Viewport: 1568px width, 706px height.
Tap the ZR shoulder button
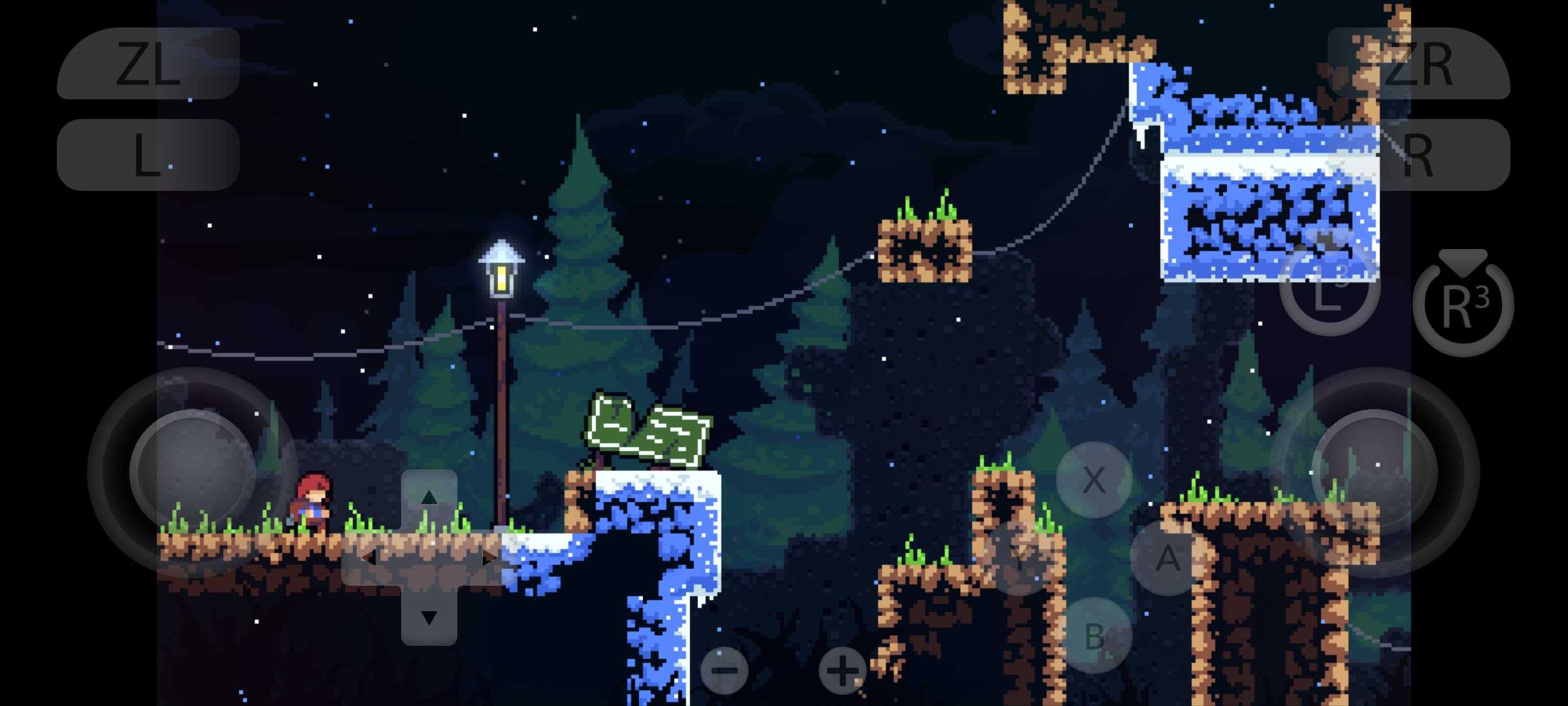coord(1418,63)
